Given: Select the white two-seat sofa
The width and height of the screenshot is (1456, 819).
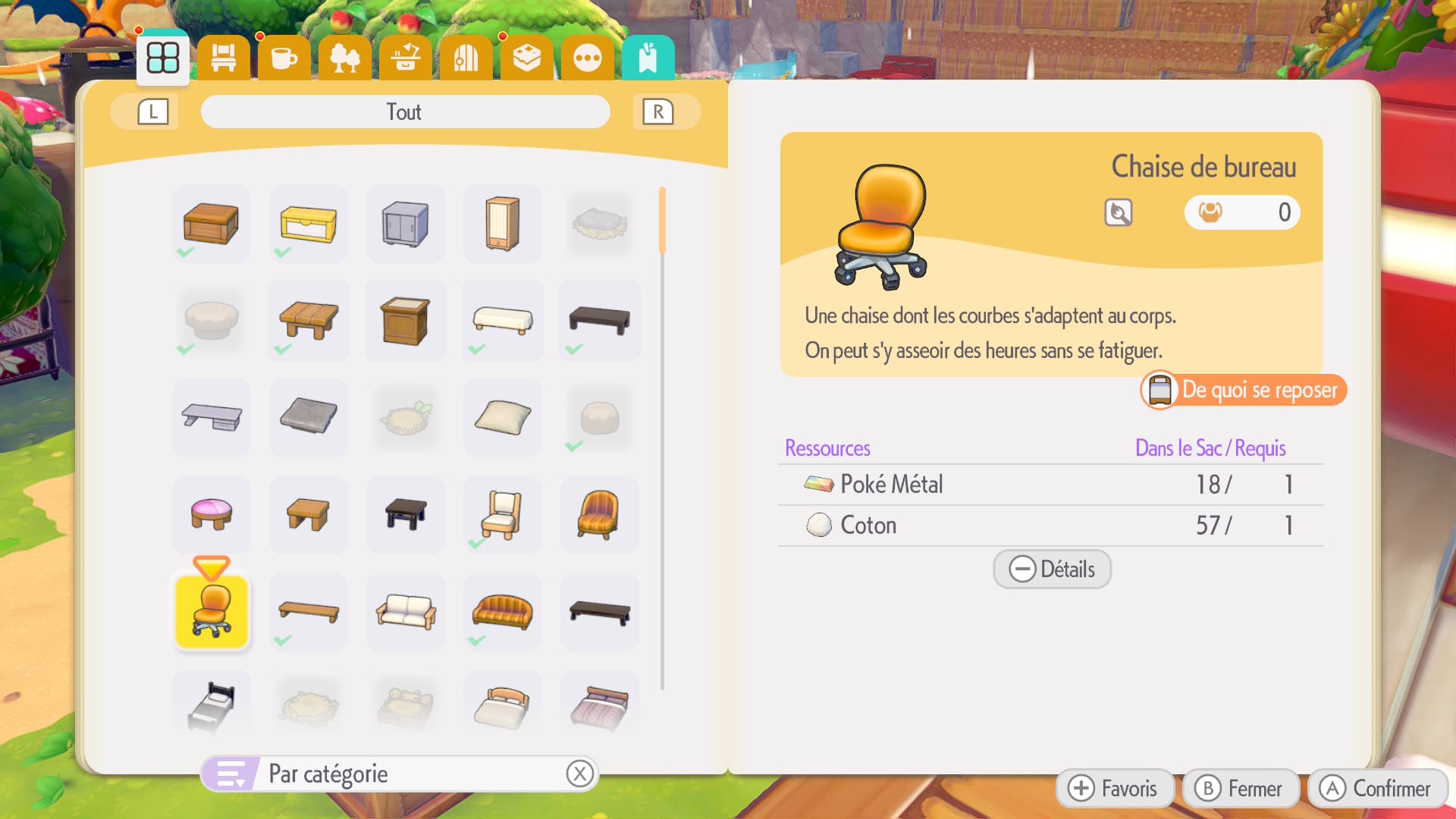Looking at the screenshot, I should tap(406, 612).
